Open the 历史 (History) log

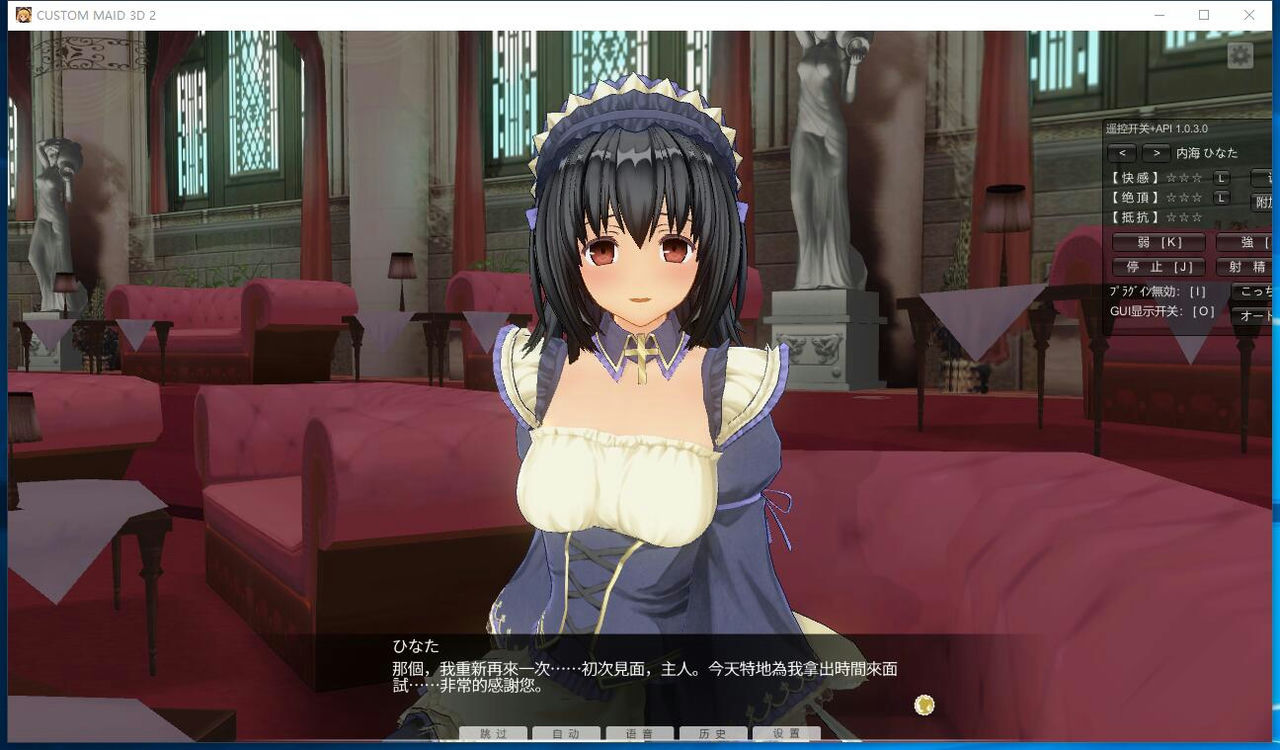click(x=713, y=733)
